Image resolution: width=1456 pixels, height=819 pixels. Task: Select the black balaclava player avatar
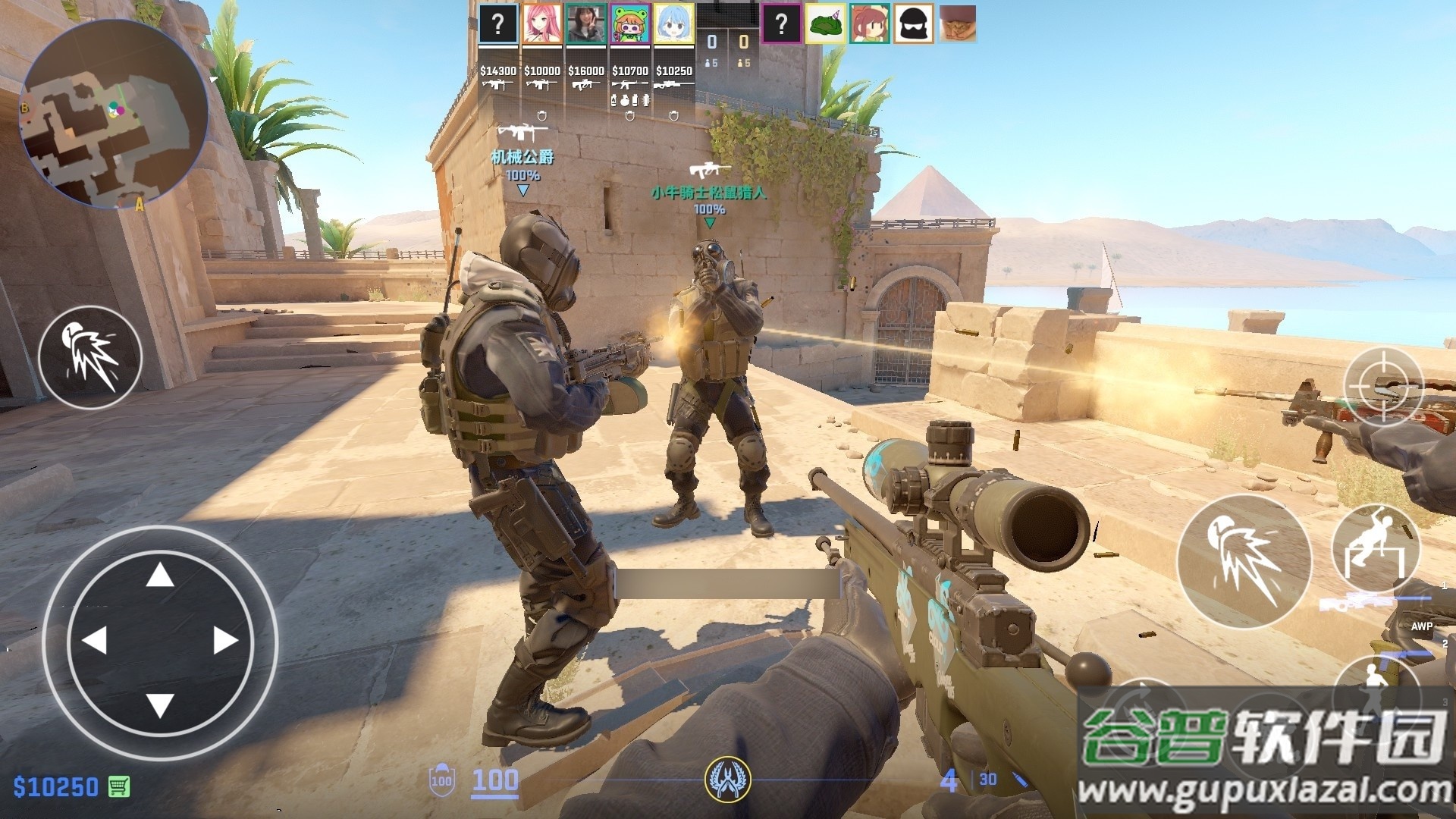click(x=913, y=24)
